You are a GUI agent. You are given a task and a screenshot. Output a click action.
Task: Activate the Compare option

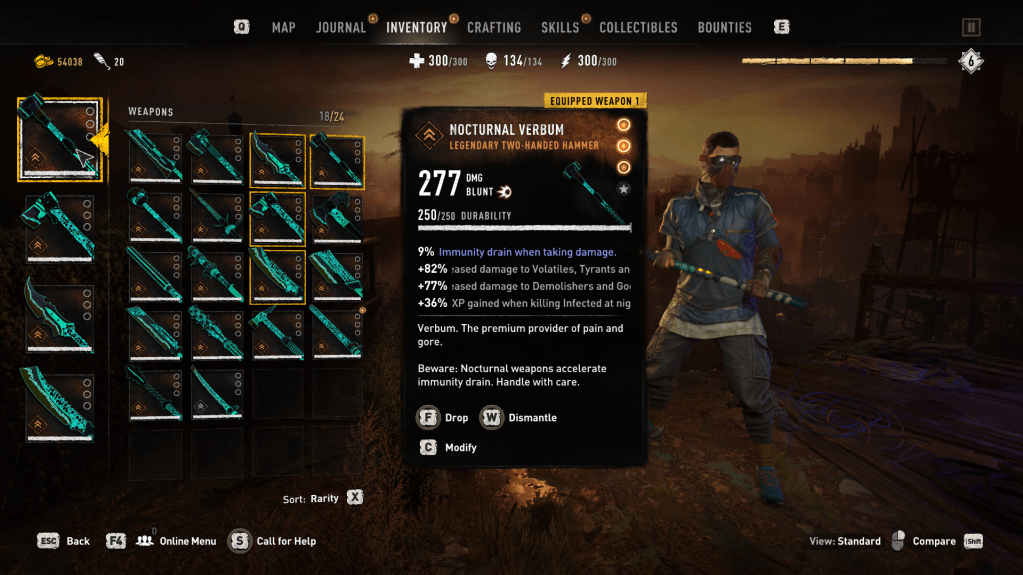click(933, 541)
